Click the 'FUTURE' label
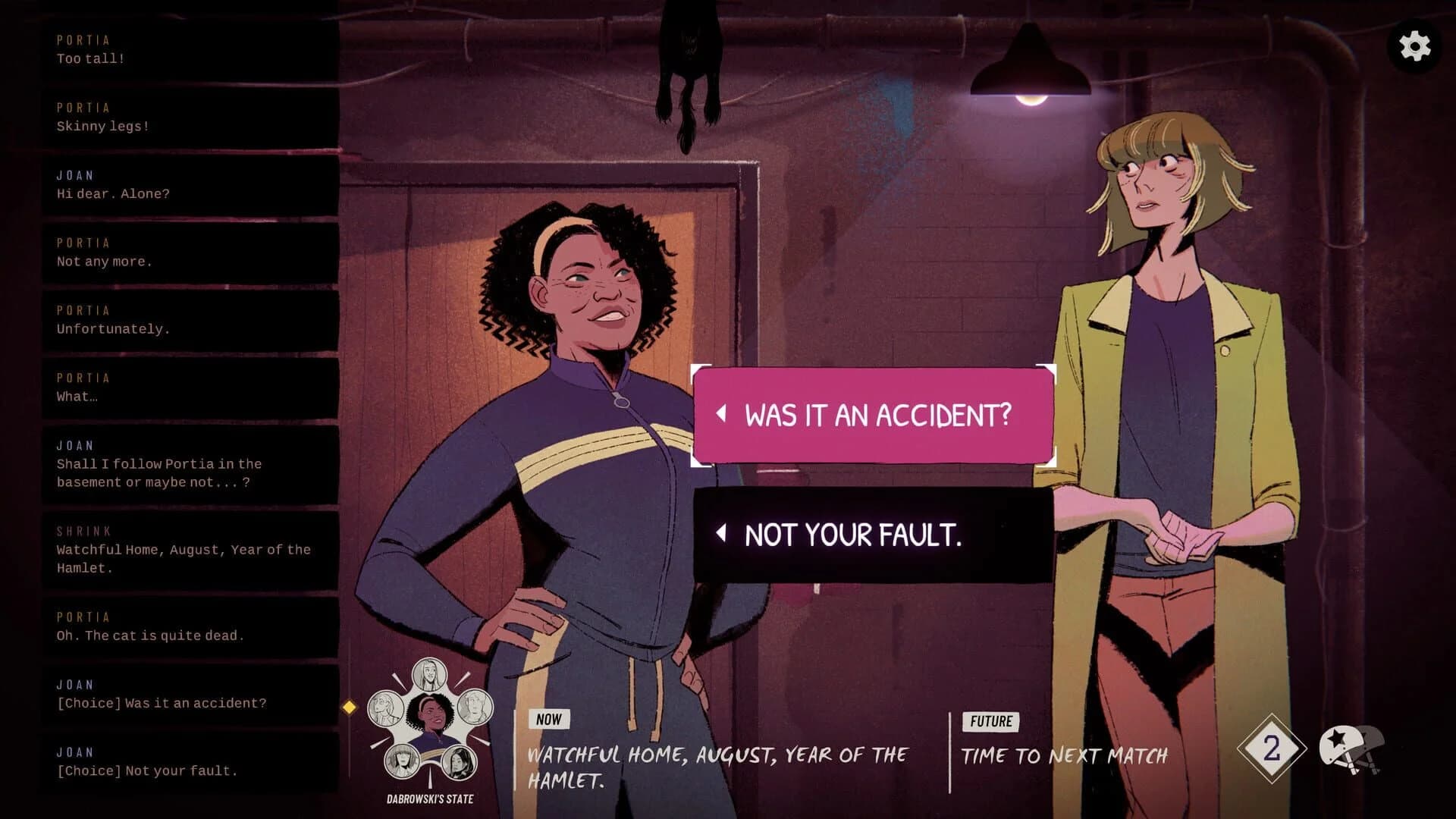Image resolution: width=1456 pixels, height=819 pixels. (x=990, y=722)
